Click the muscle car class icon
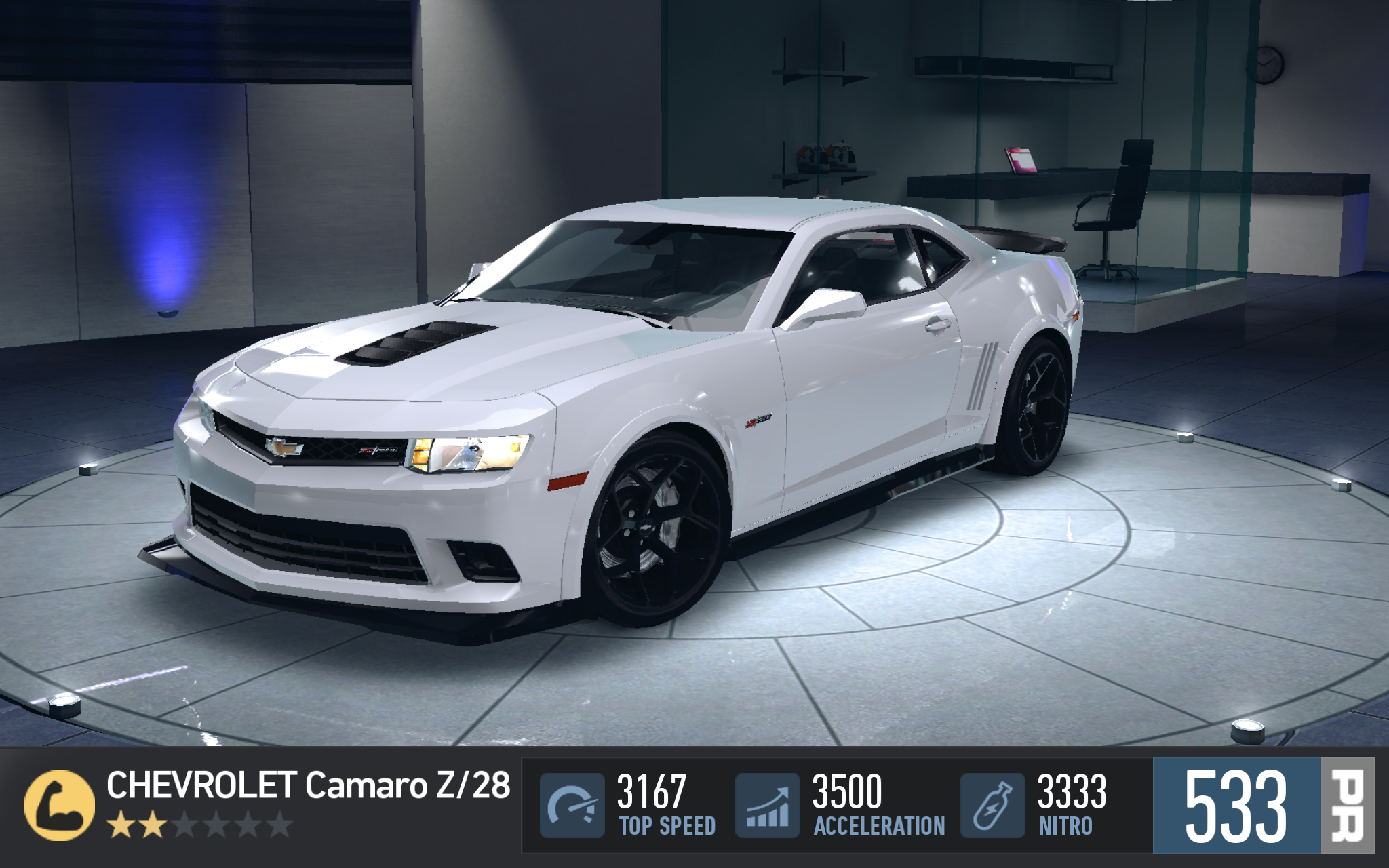This screenshot has height=868, width=1389. [59, 805]
